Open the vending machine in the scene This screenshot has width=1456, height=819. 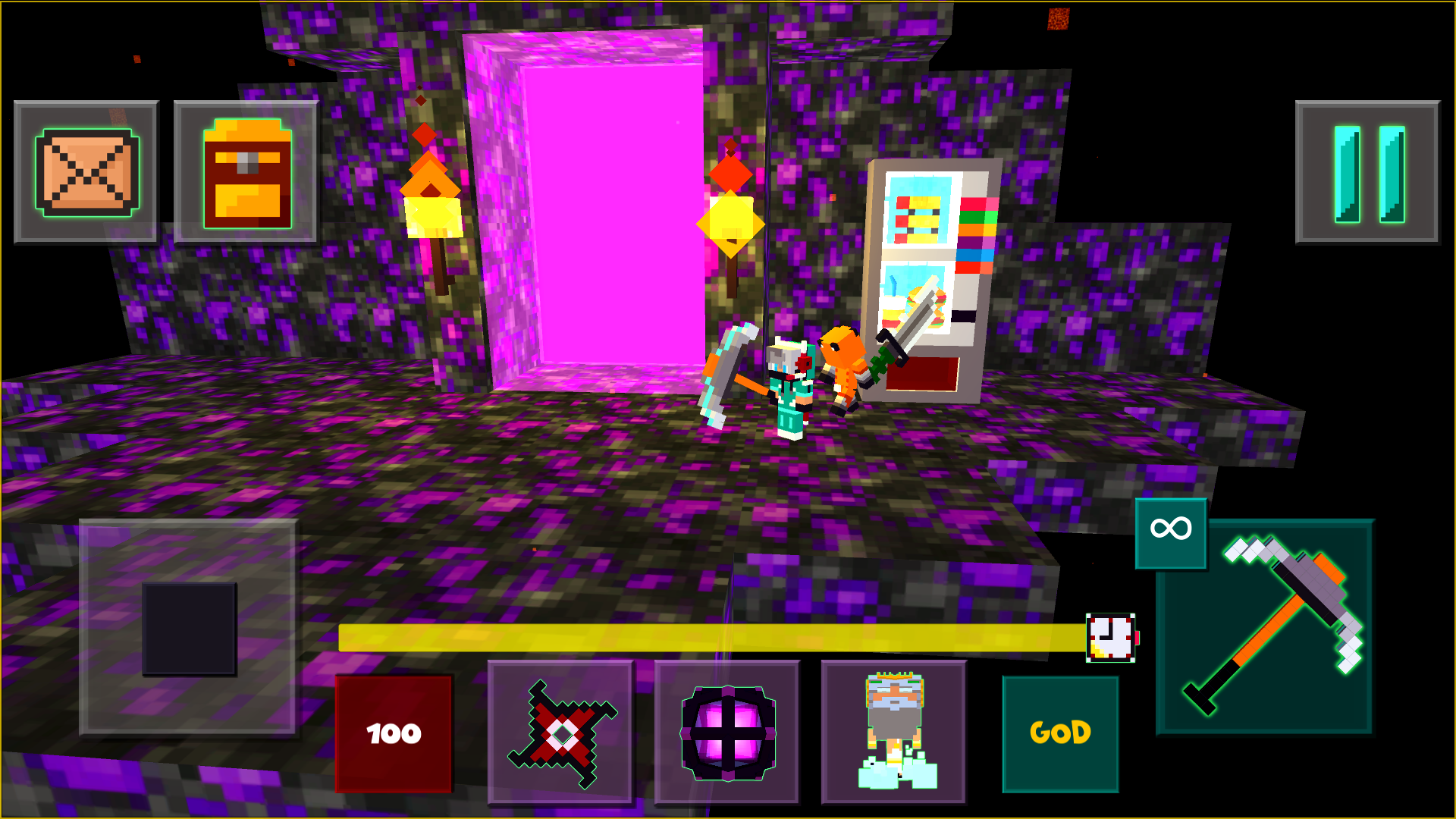933,273
